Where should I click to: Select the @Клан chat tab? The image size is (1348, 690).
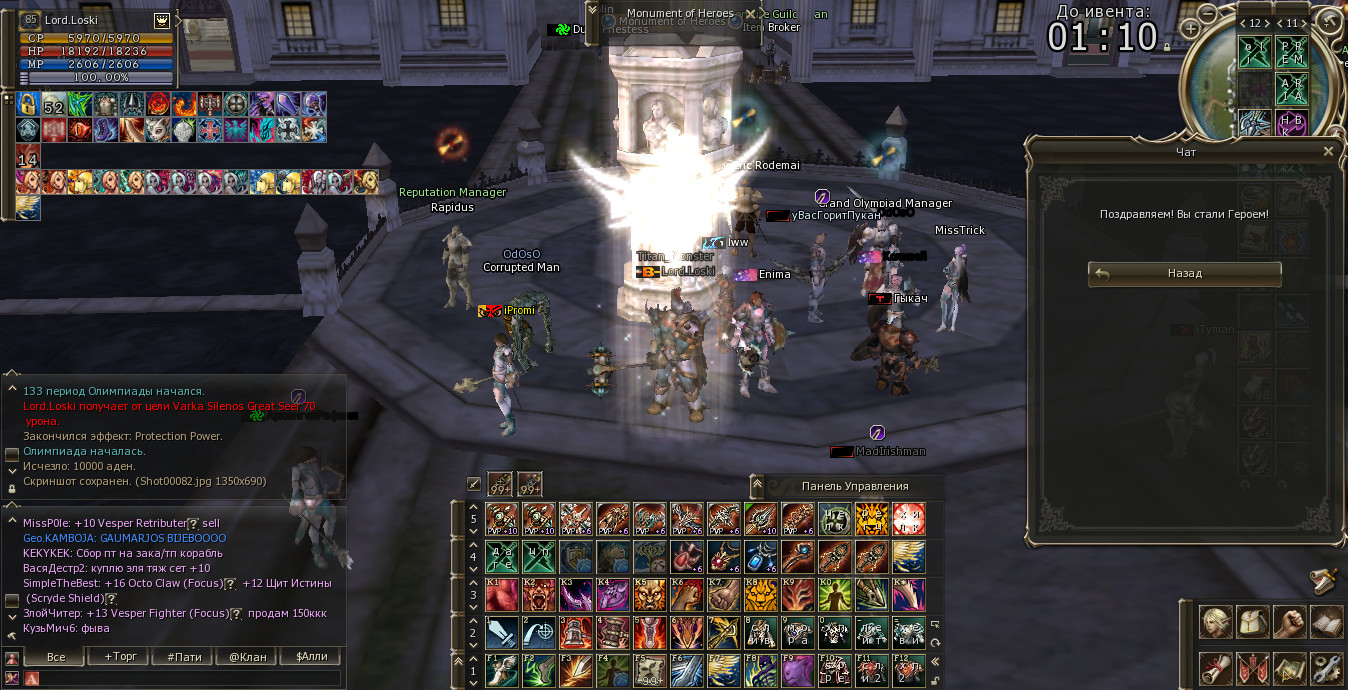click(247, 657)
